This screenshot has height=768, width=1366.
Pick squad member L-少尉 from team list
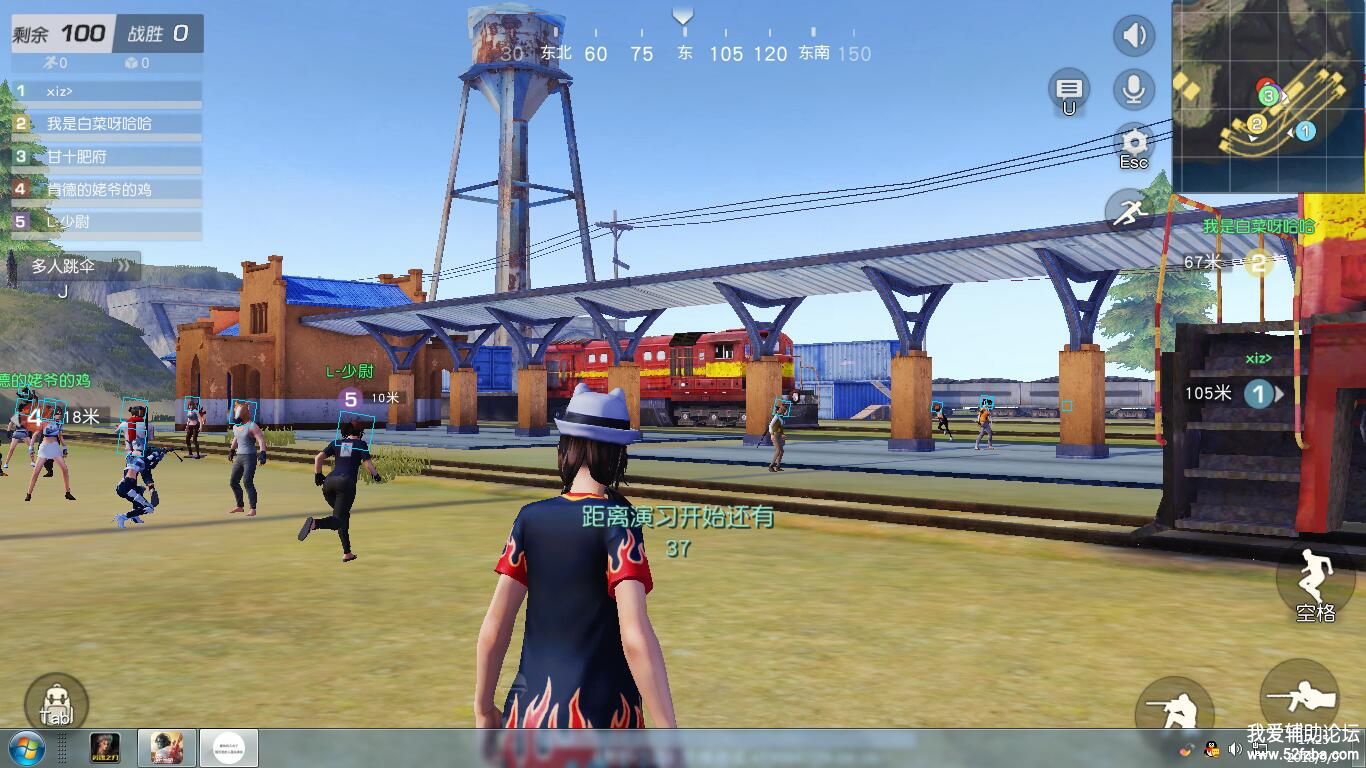coord(107,222)
